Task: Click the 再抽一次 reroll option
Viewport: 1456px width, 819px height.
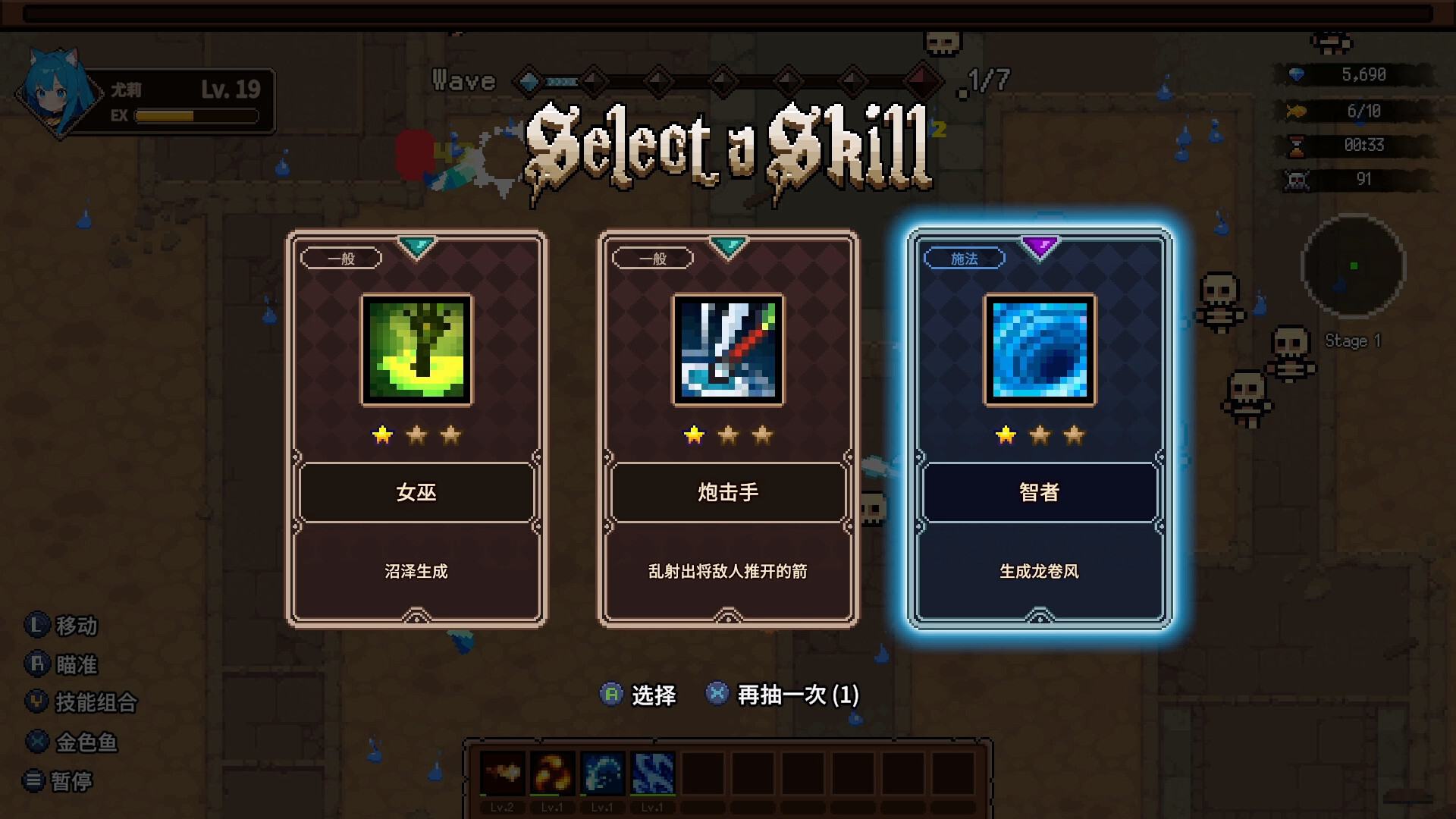Action: click(783, 695)
